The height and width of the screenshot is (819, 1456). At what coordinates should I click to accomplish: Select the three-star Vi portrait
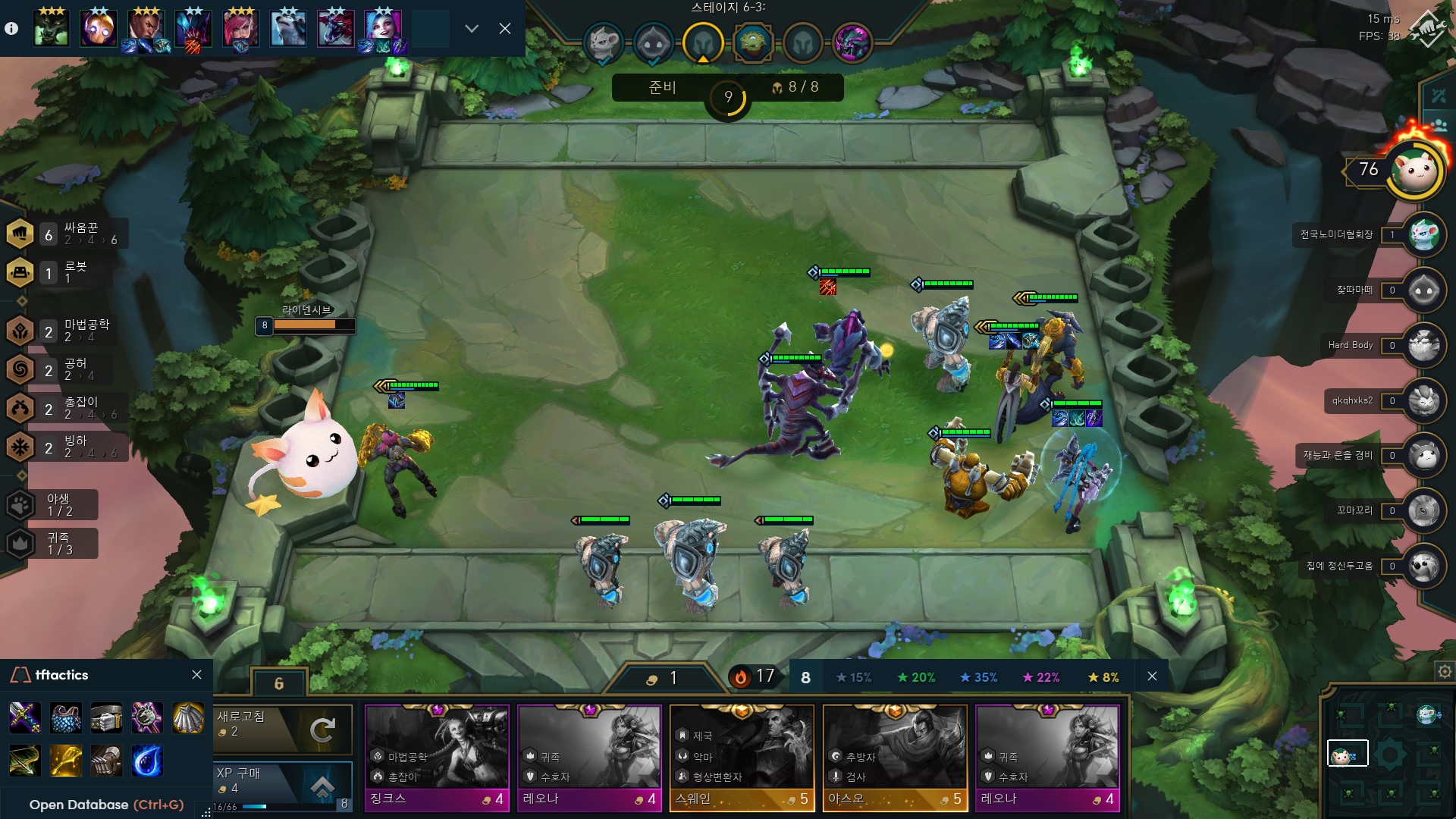pyautogui.click(x=240, y=29)
